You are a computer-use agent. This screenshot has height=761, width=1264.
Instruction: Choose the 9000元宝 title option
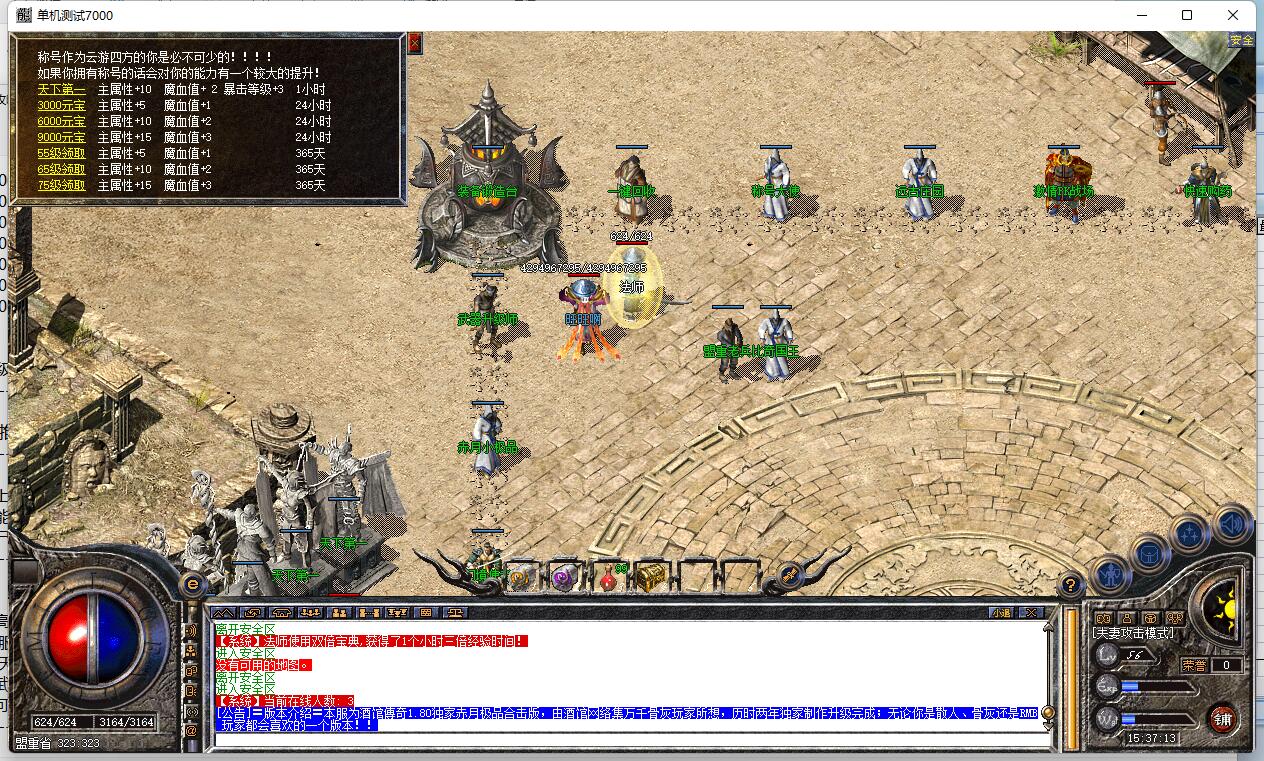coord(61,137)
